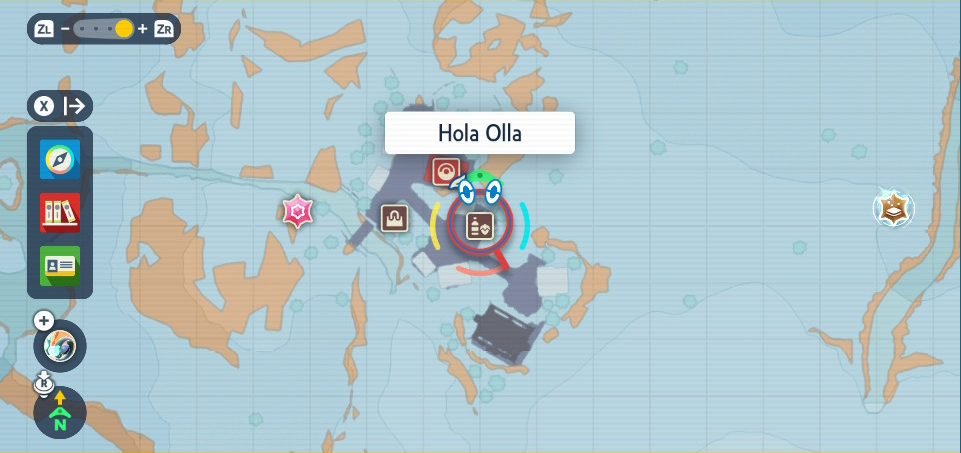This screenshot has height=453, width=961.
Task: Select the Pokémon Center map marker
Action: point(445,171)
